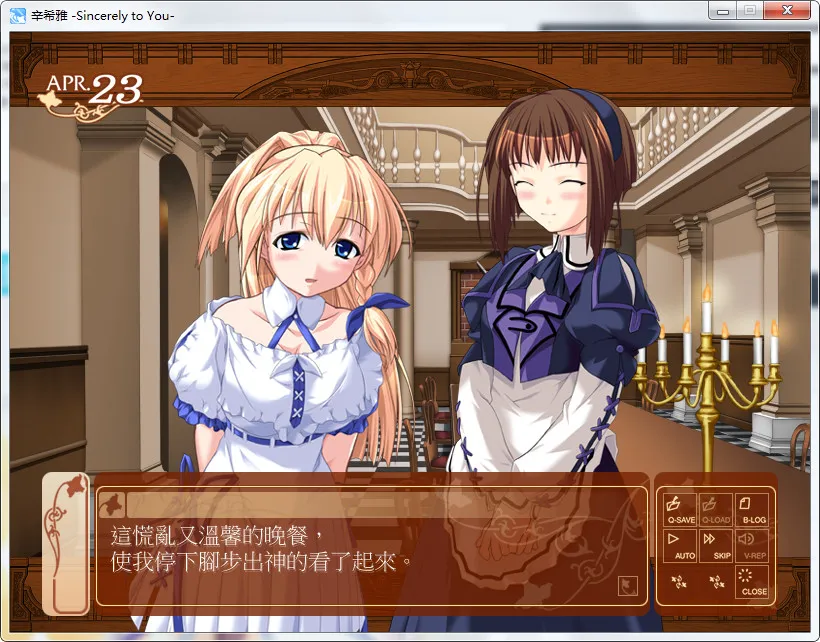
Task: Hide the text window with CLOSE
Action: point(753,581)
